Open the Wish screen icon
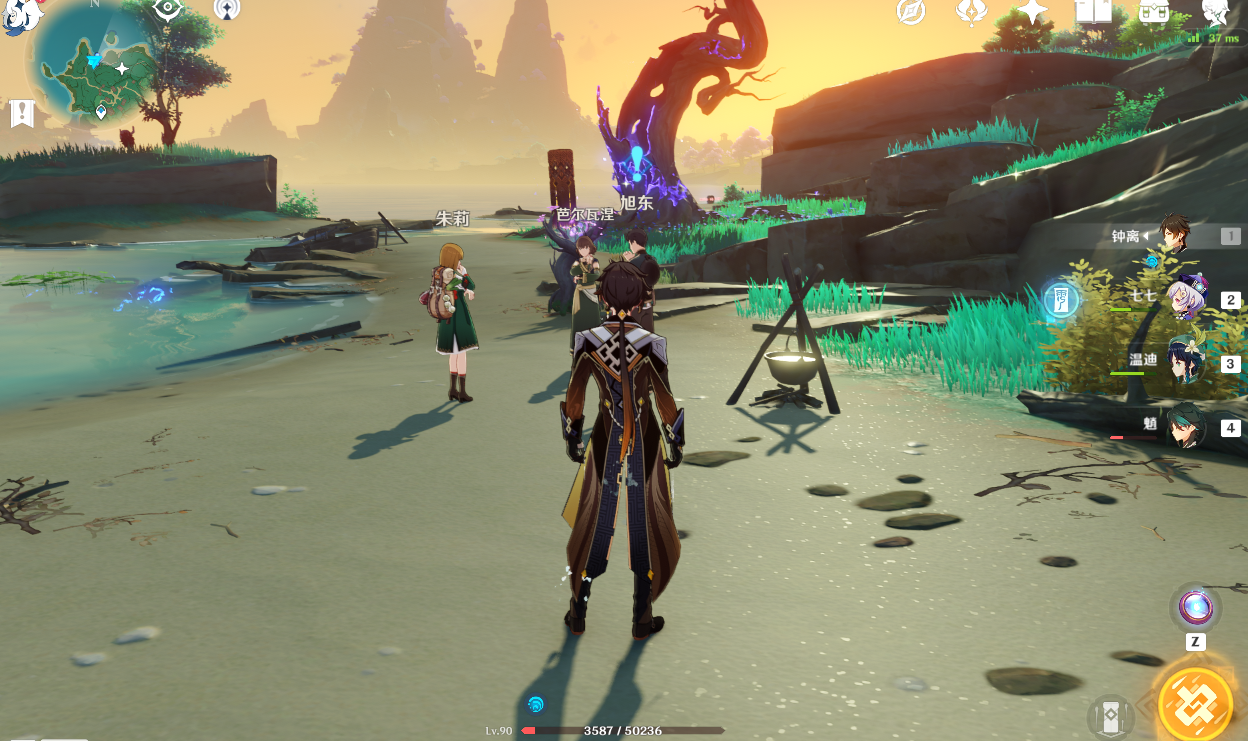This screenshot has height=741, width=1248. pyautogui.click(x=971, y=12)
